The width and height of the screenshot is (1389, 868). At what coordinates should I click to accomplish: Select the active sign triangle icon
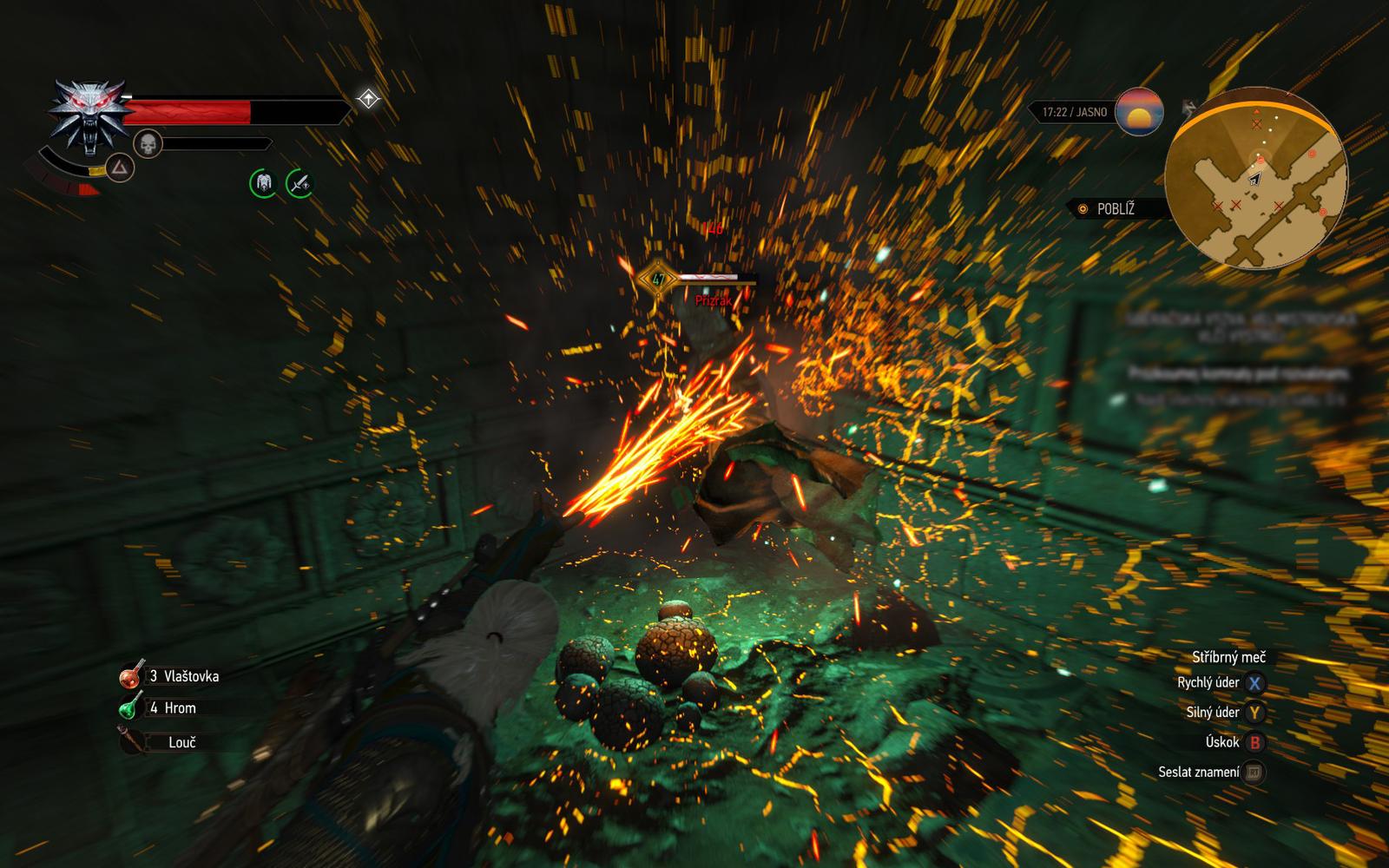[120, 167]
